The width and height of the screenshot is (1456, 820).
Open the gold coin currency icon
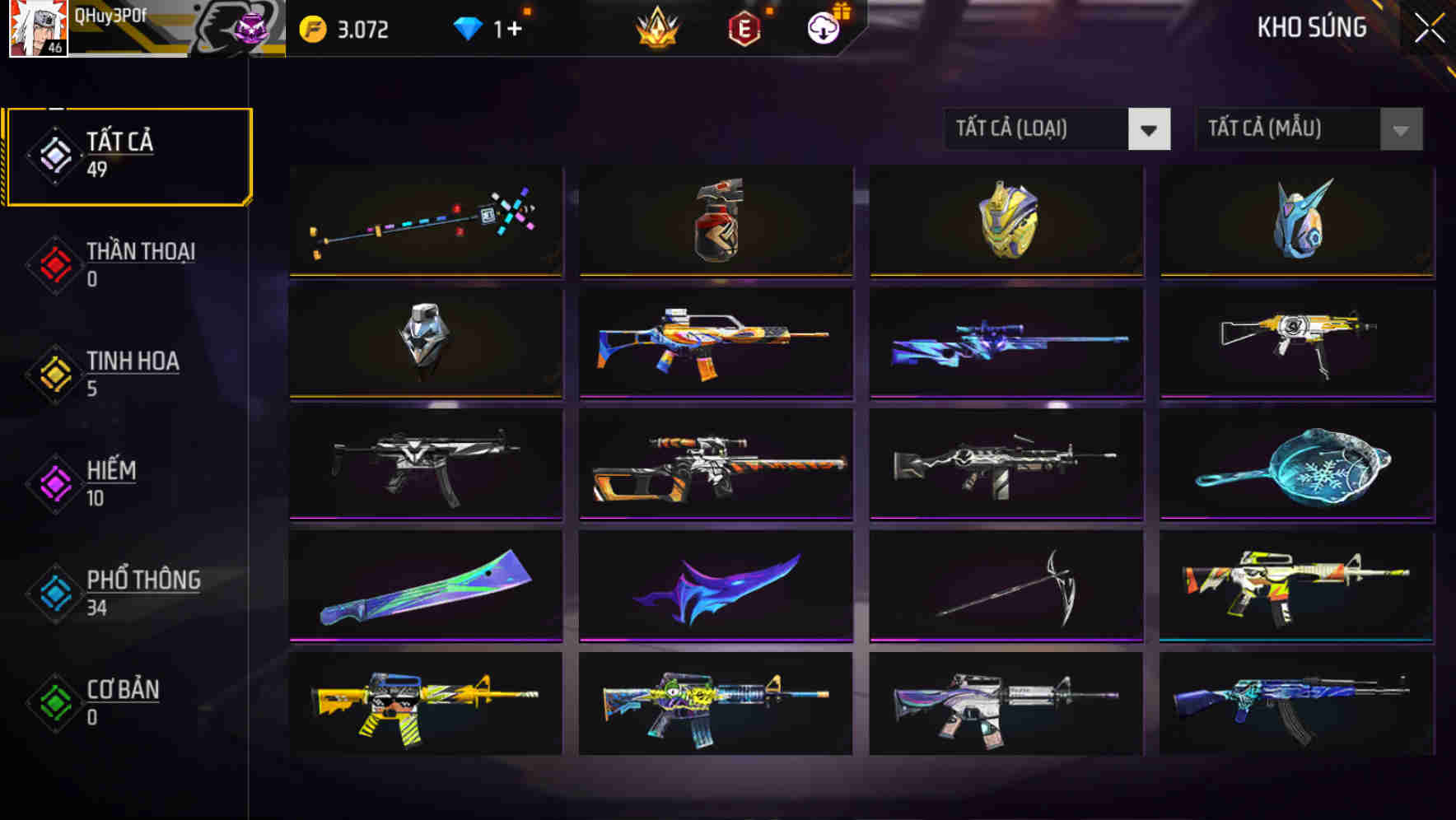[313, 27]
